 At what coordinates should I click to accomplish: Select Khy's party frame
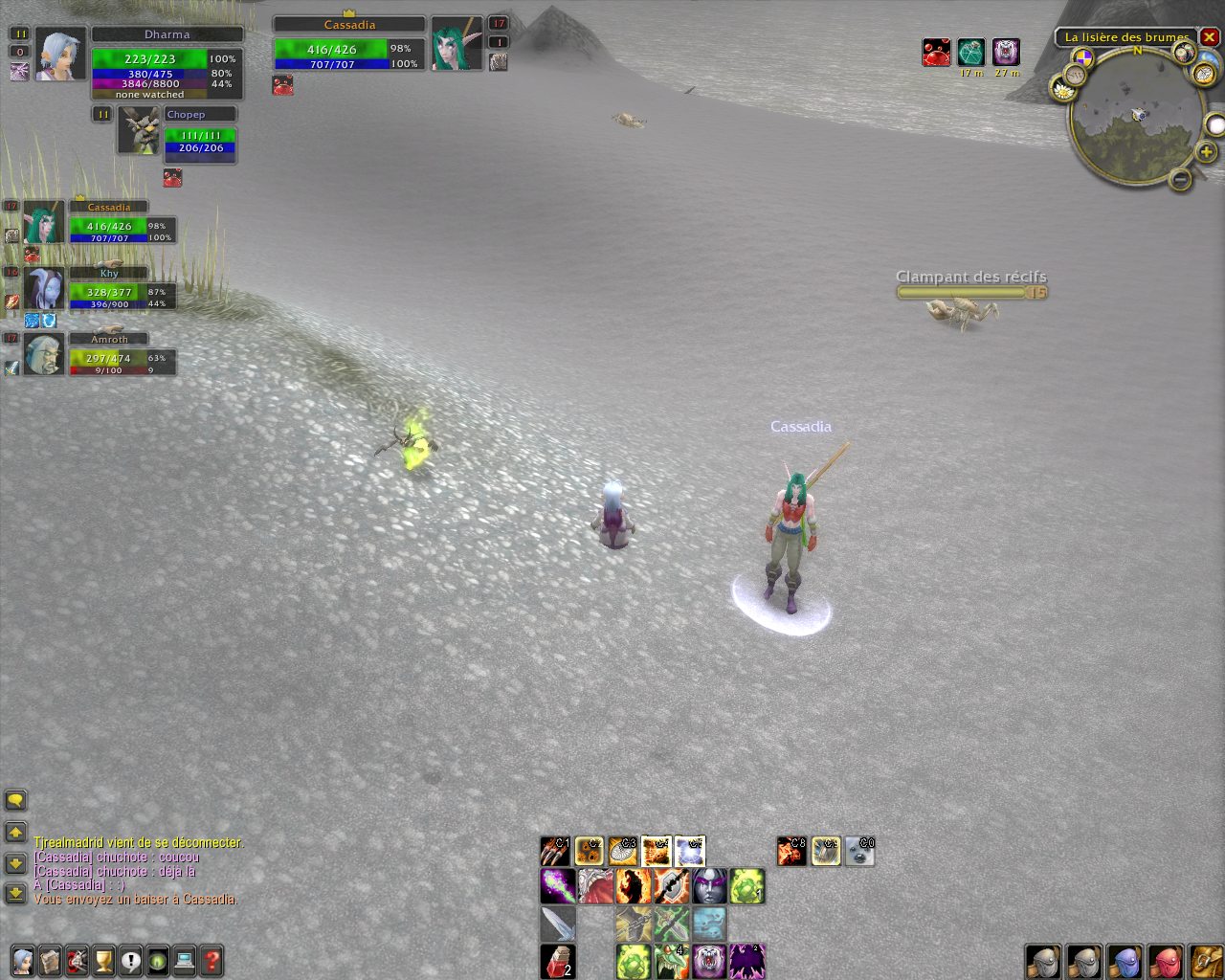pyautogui.click(x=109, y=290)
